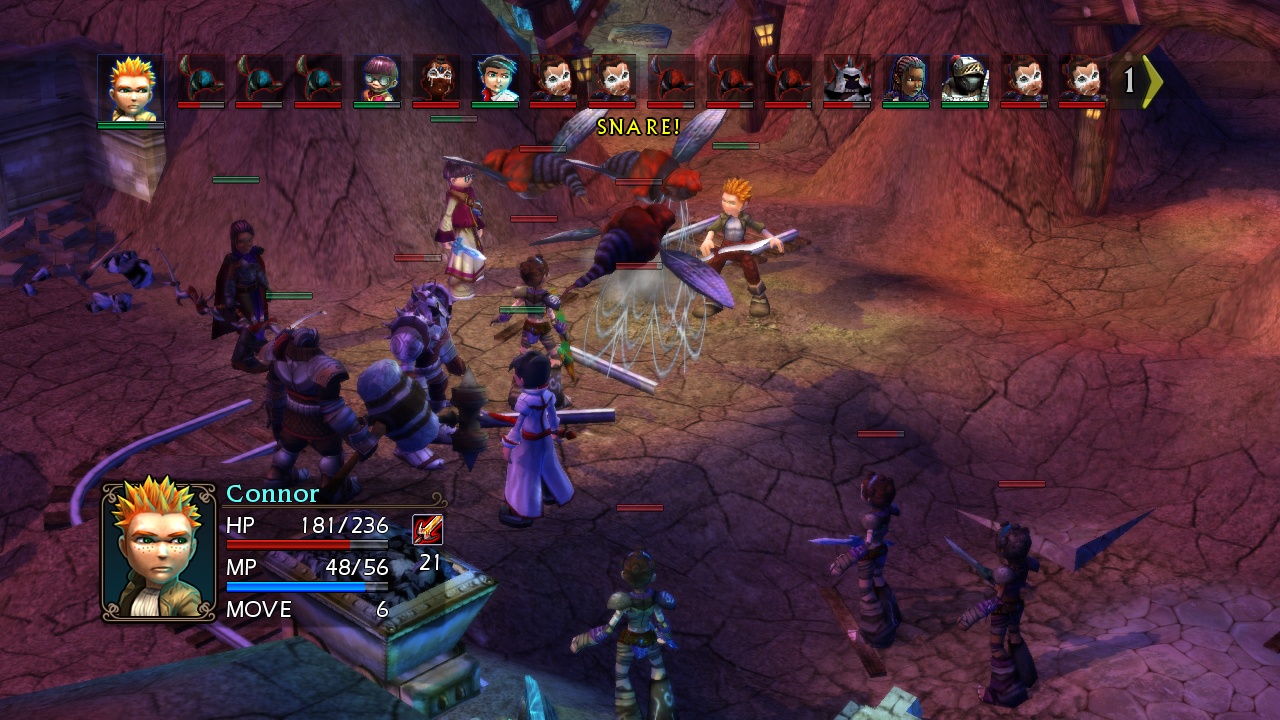Select Connor's portrait in the turn order bar
Viewport: 1280px width, 720px height.
[130, 85]
